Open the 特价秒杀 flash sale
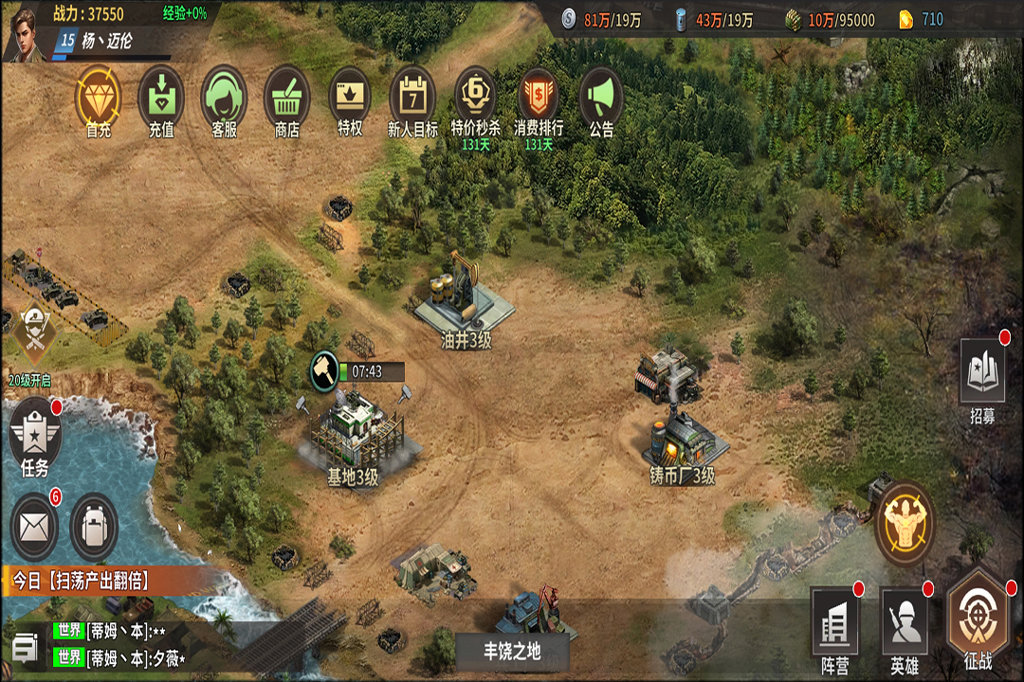This screenshot has width=1024, height=682. pyautogui.click(x=475, y=97)
